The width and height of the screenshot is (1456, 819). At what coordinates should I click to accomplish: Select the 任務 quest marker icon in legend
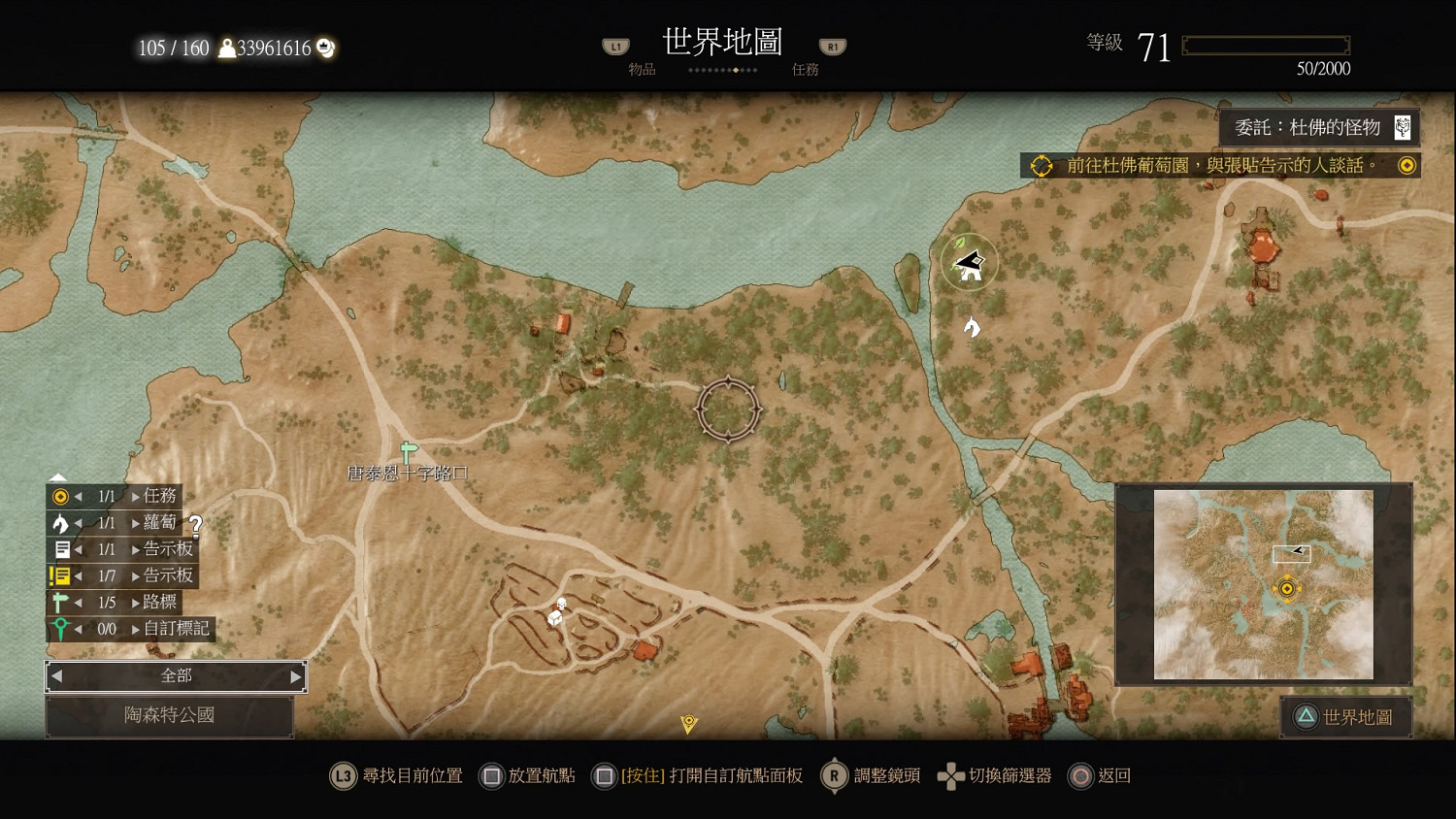(61, 497)
